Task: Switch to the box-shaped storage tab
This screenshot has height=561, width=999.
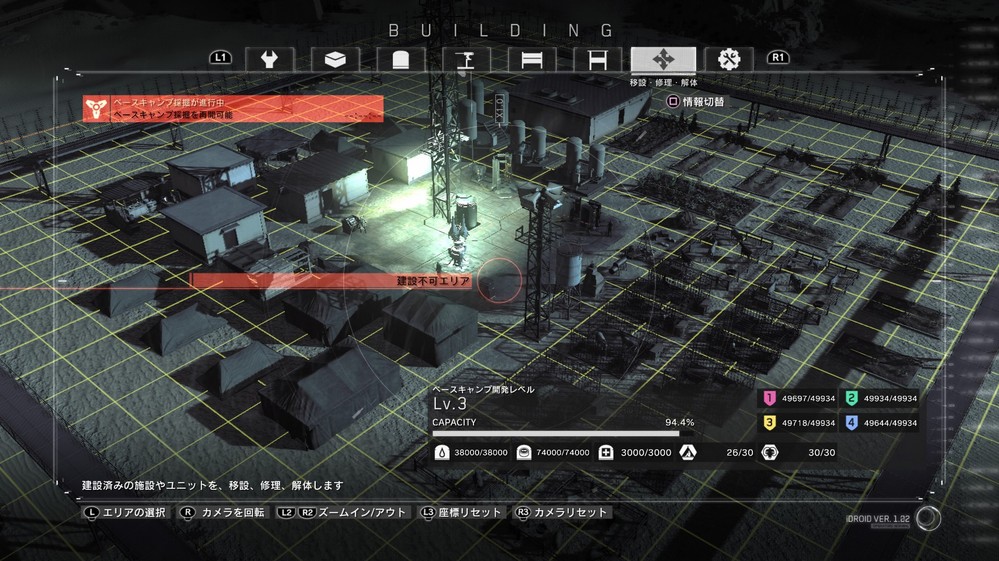Action: pyautogui.click(x=335, y=59)
